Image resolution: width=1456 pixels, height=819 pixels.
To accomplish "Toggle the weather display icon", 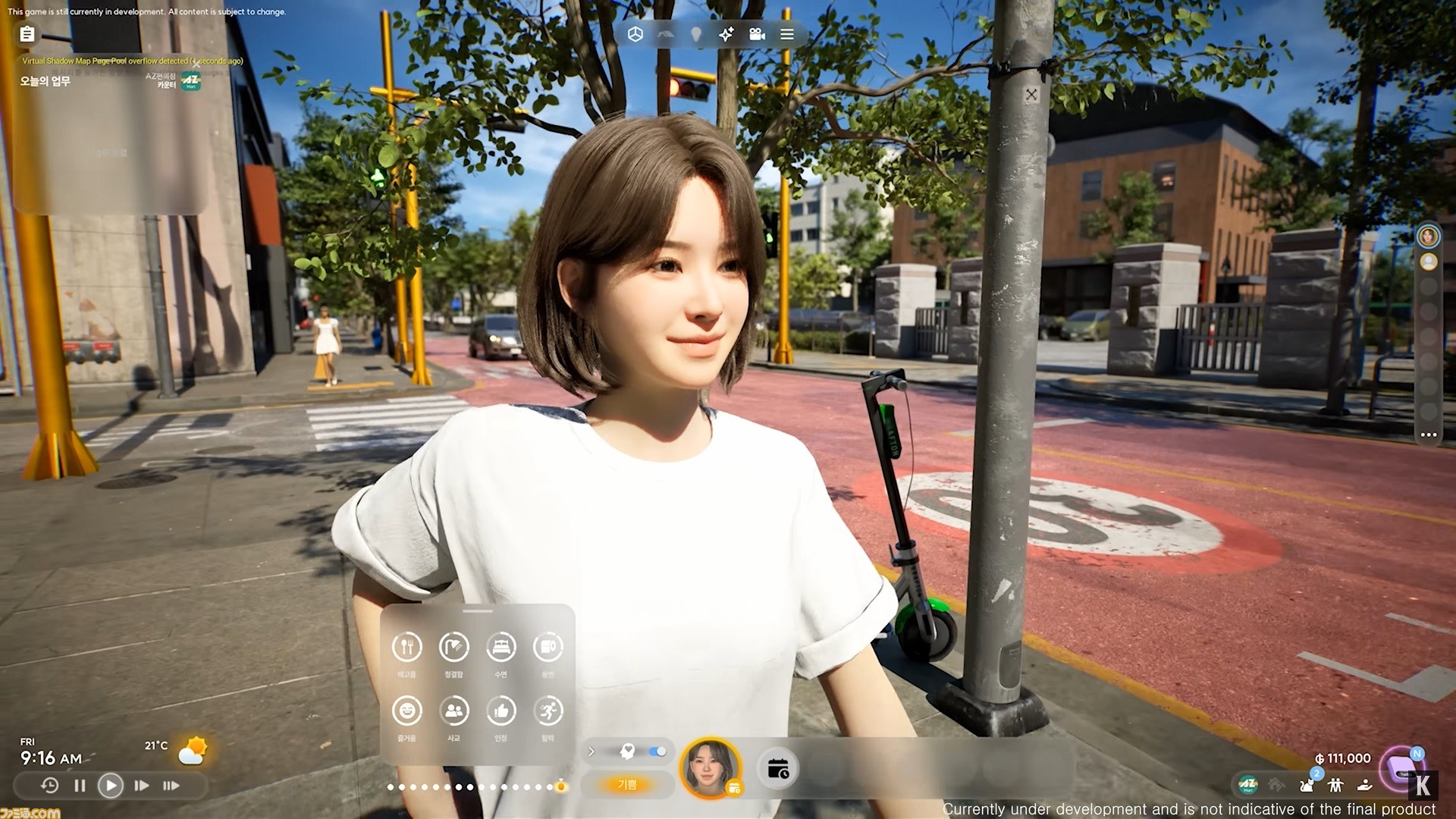I will pyautogui.click(x=192, y=749).
